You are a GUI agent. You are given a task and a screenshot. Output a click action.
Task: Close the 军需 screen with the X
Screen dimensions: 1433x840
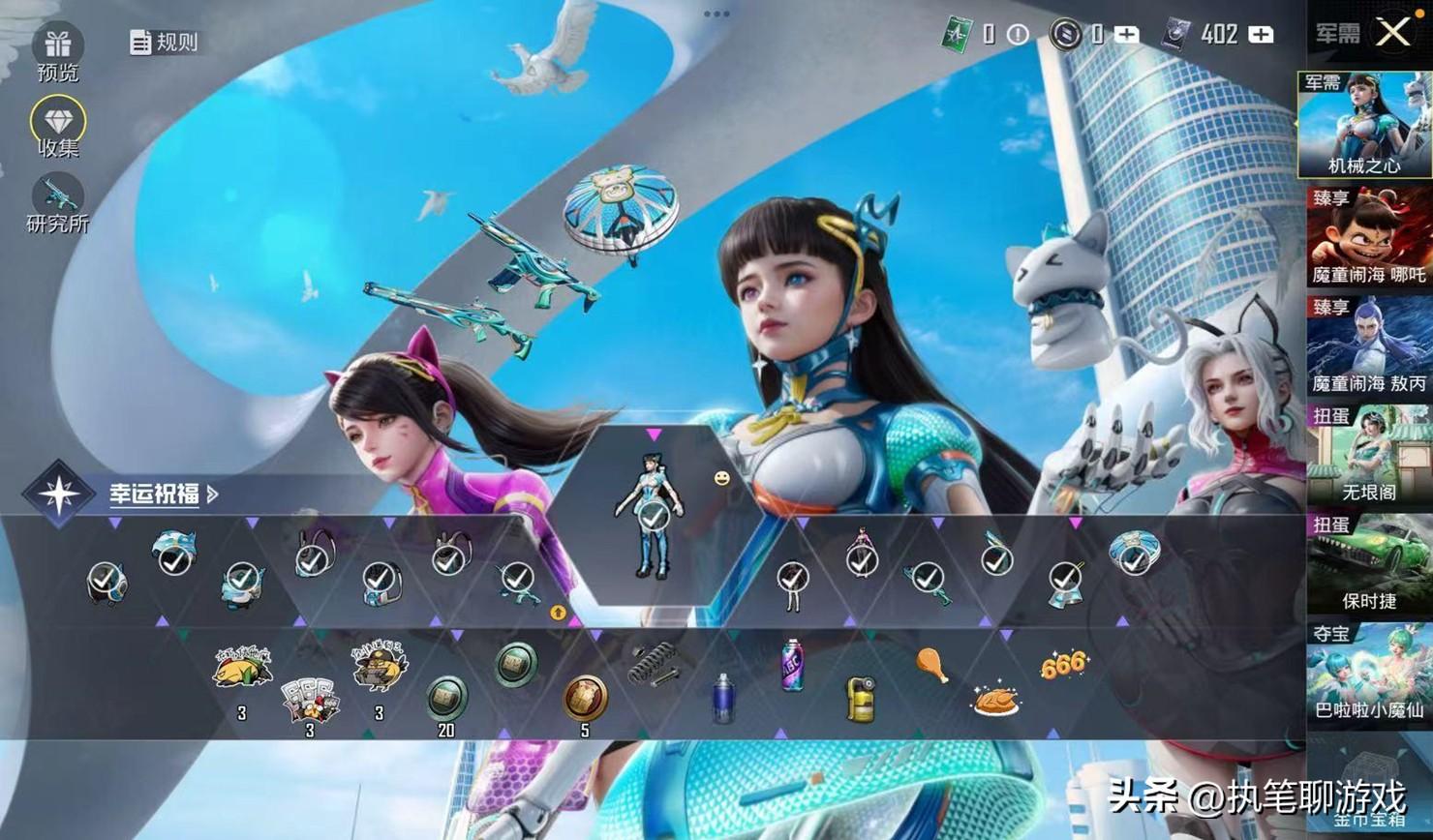coord(1392,33)
